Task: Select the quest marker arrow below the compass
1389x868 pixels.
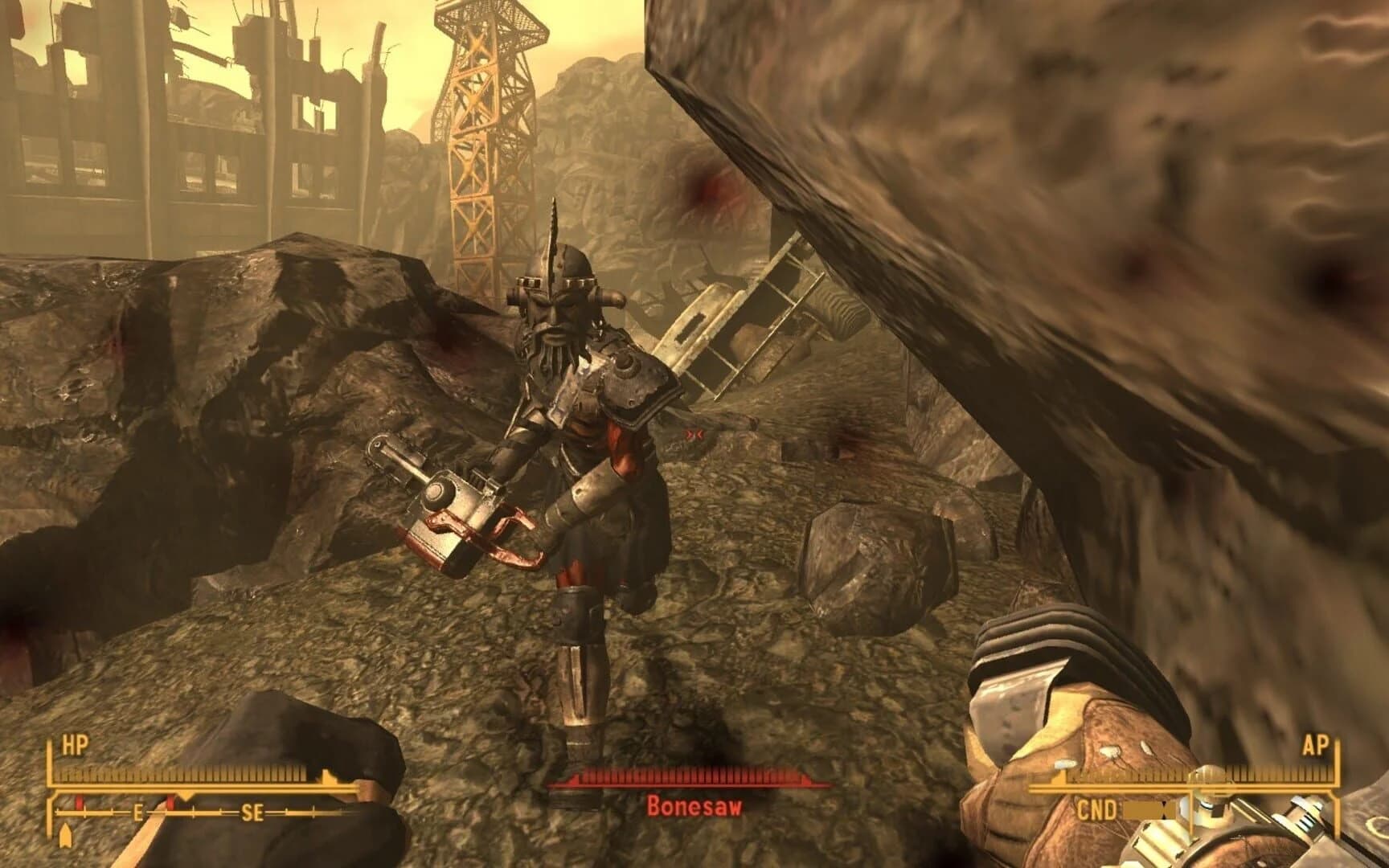Action: pyautogui.click(x=66, y=833)
